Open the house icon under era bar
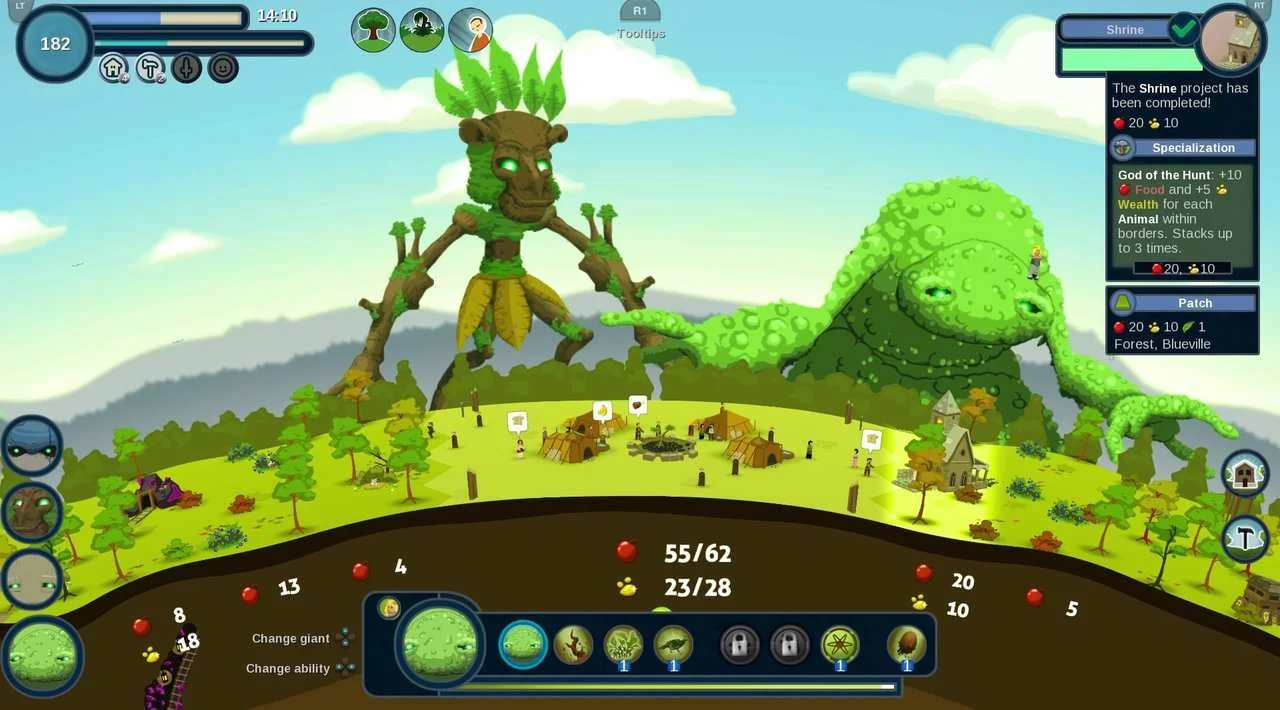 (113, 68)
